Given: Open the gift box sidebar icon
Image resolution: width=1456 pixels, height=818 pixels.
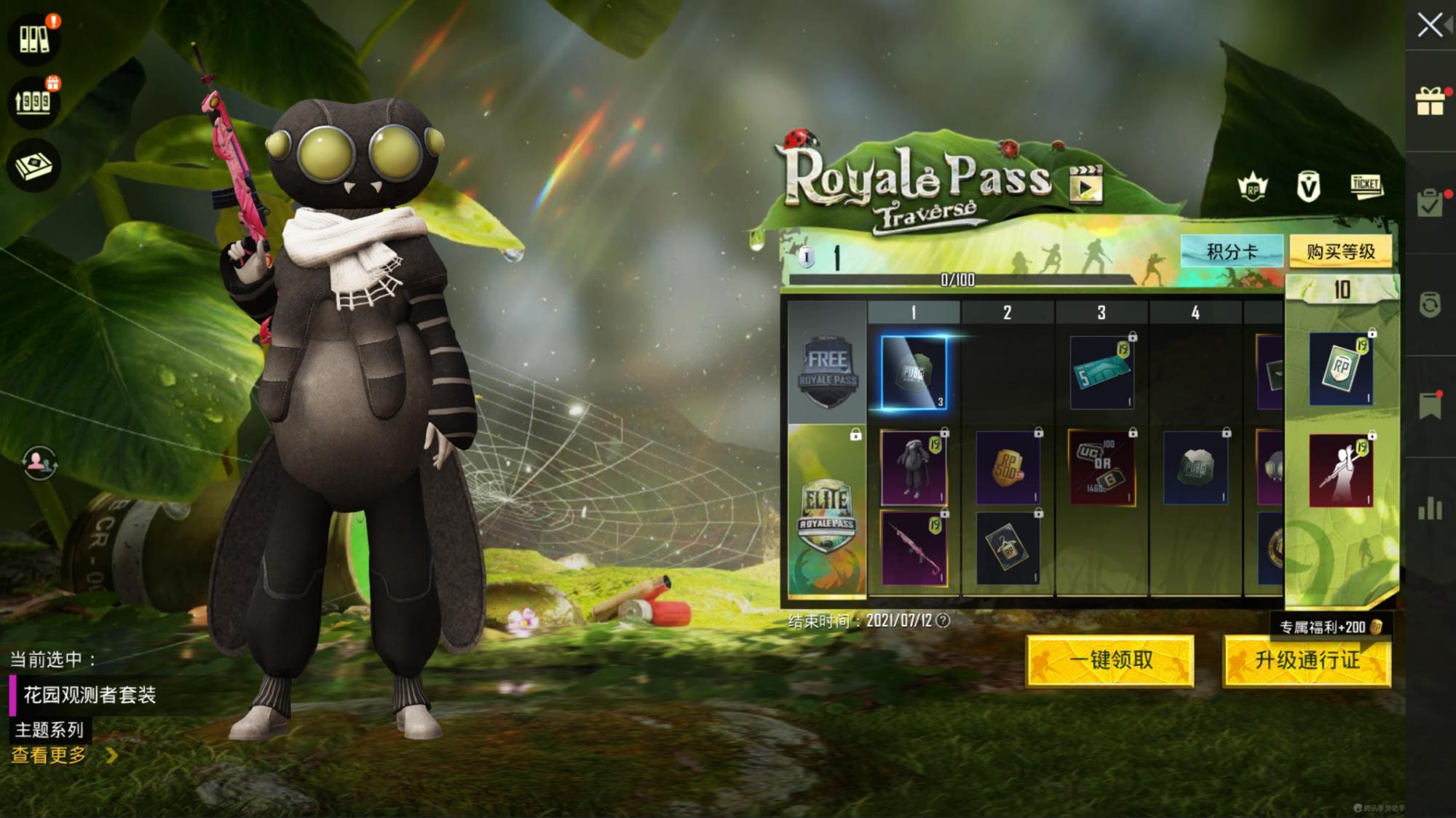Looking at the screenshot, I should click(x=1430, y=101).
